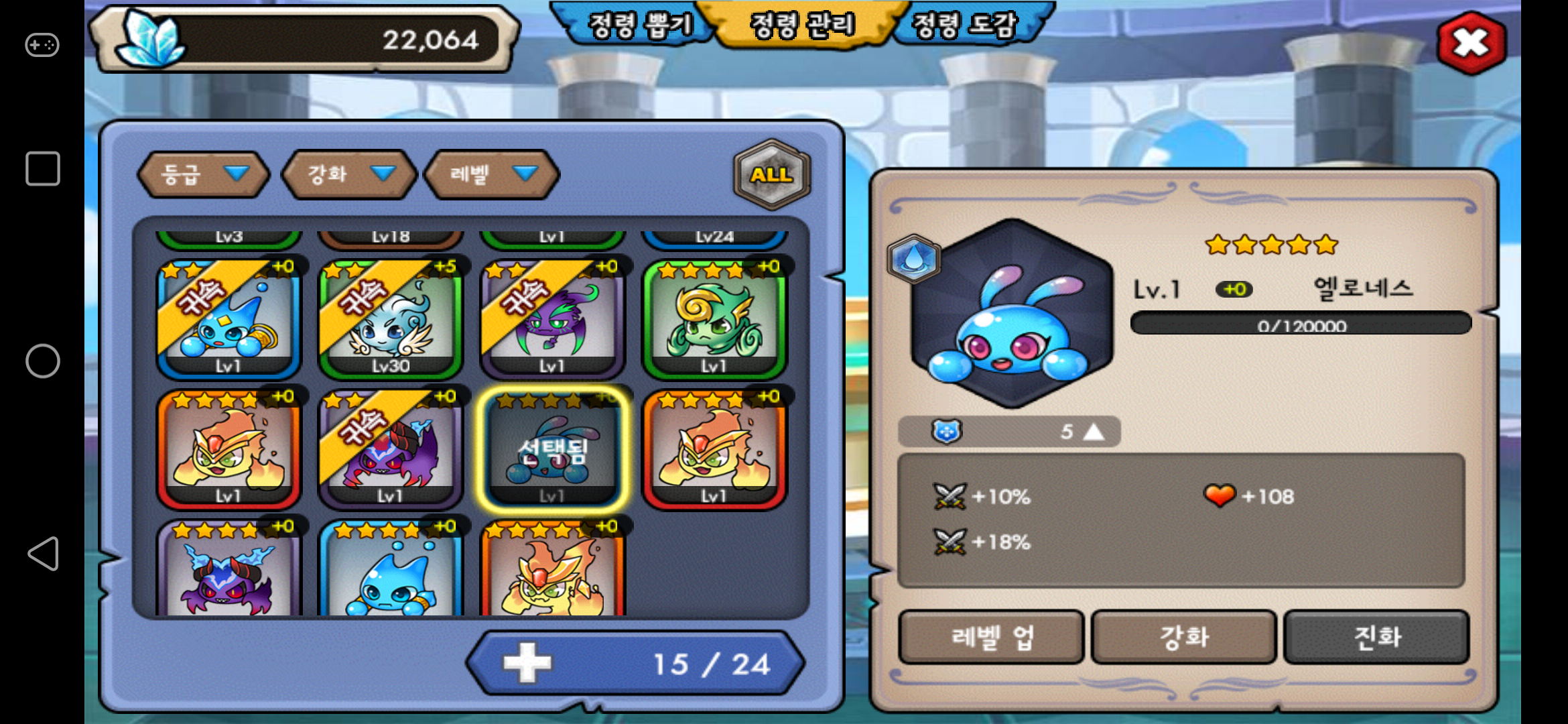The image size is (1568, 724).
Task: Switch to the 정령 뽑기 tab
Action: point(638,25)
